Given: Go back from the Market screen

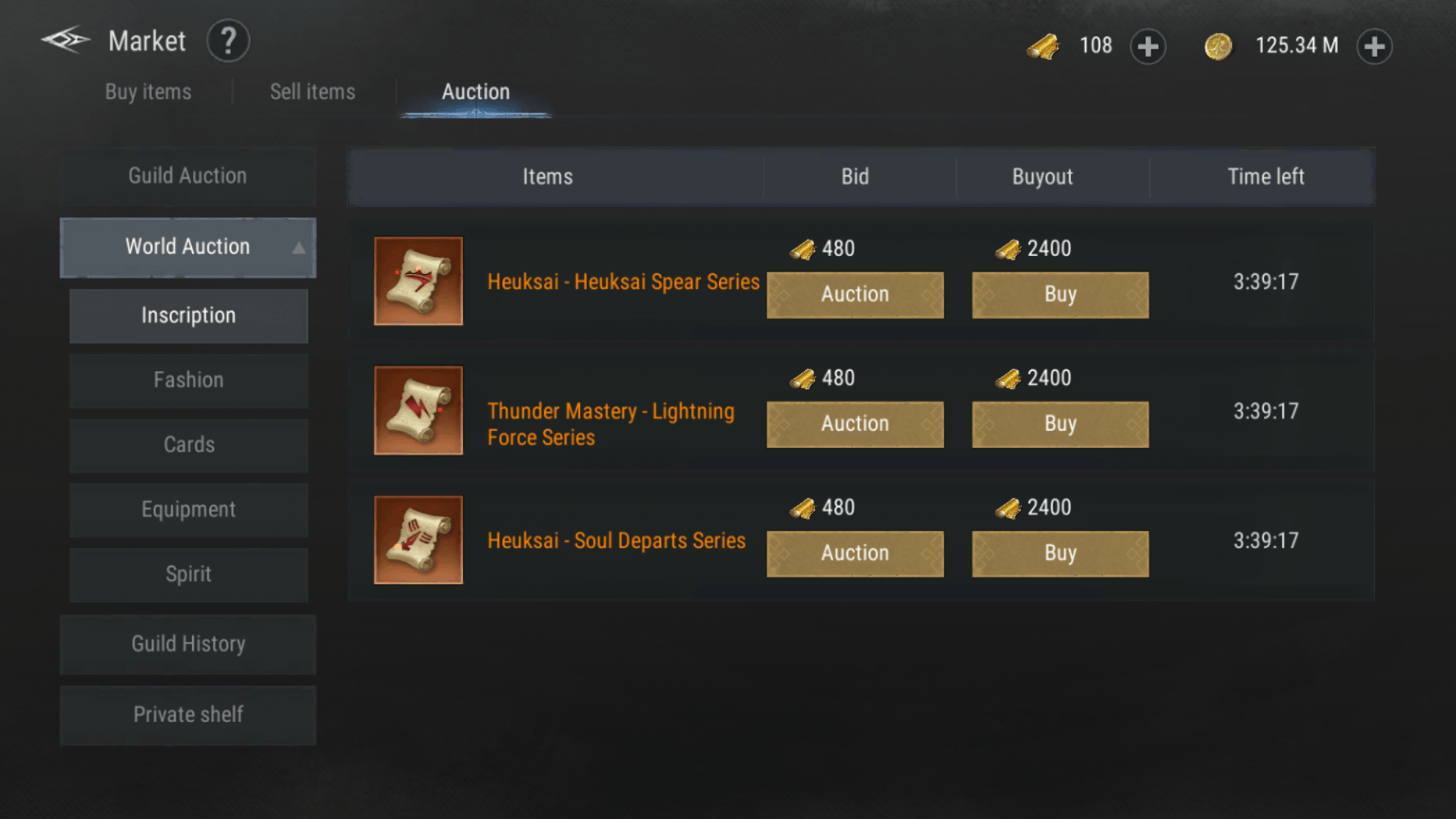Looking at the screenshot, I should 66,40.
